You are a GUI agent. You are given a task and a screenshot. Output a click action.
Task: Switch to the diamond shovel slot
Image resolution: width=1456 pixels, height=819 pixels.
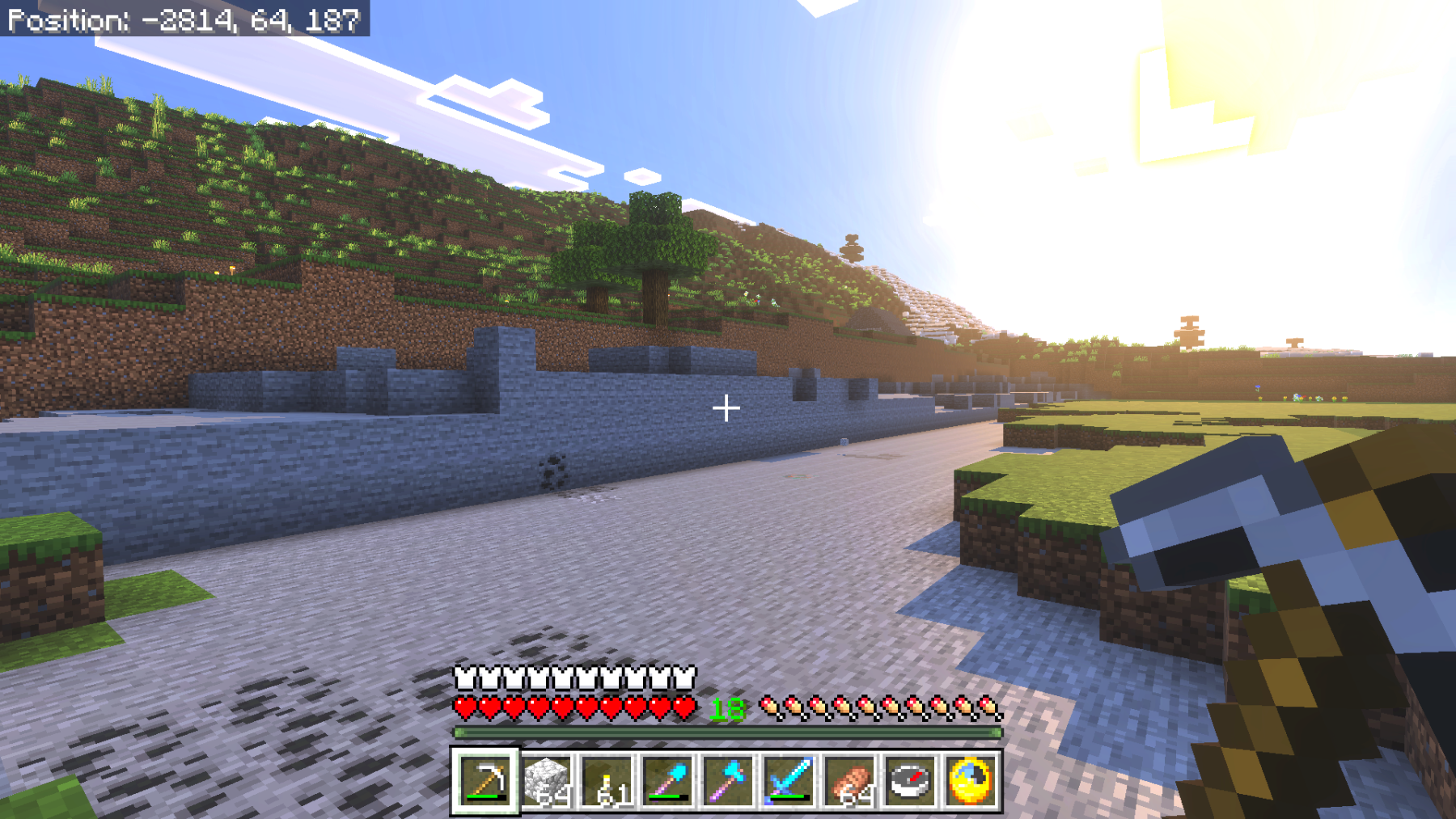(668, 781)
